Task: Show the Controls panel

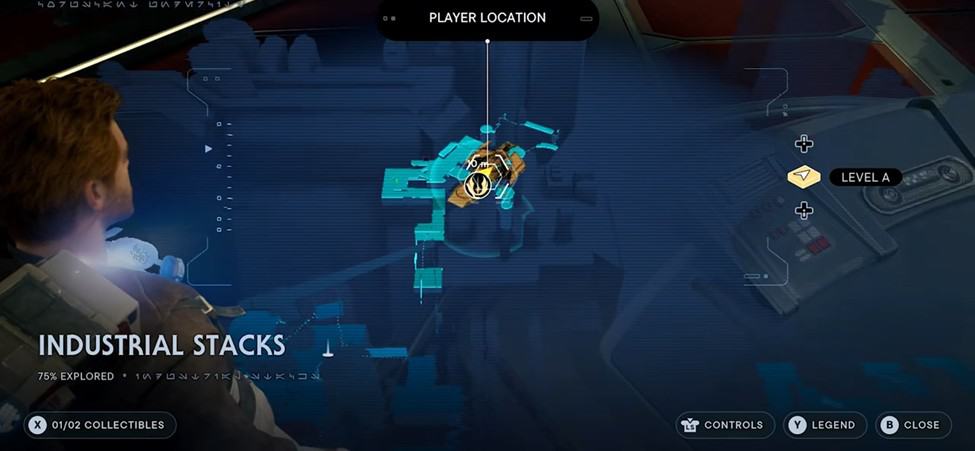Action: [x=725, y=425]
